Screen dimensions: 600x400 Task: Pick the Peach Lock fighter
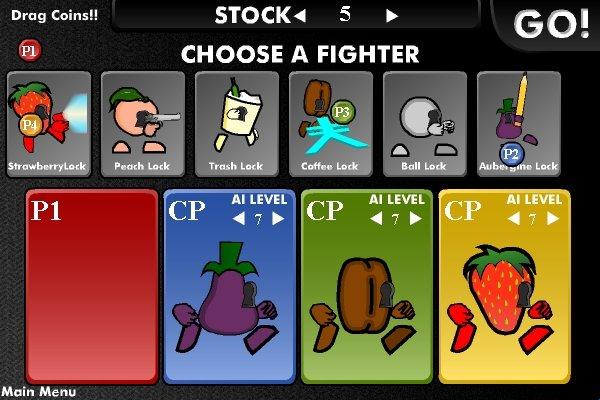tap(142, 122)
